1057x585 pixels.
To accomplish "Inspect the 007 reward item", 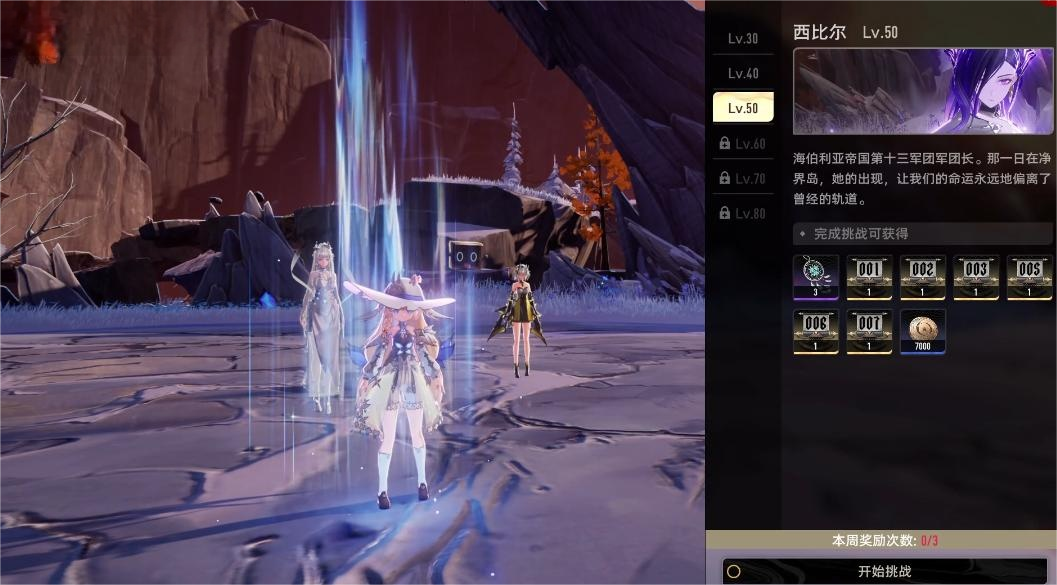I will tap(869, 331).
